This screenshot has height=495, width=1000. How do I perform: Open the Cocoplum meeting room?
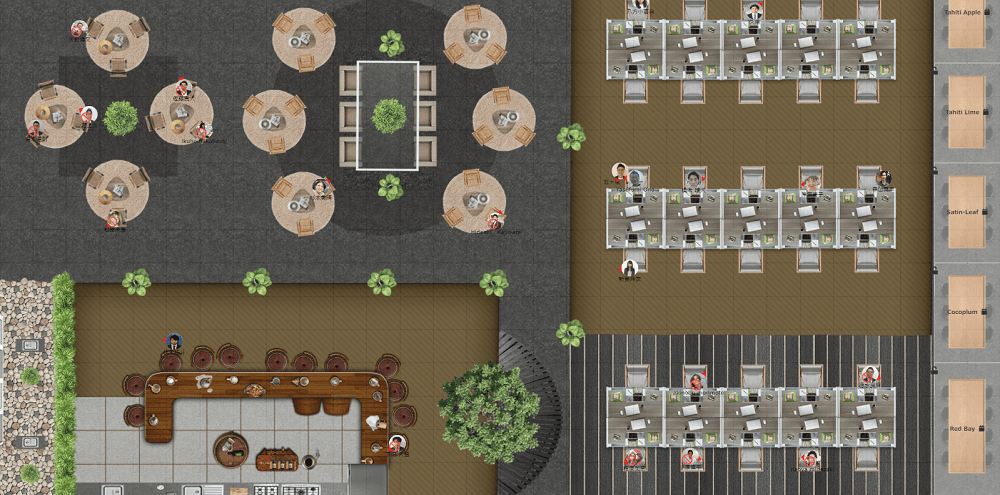tap(966, 312)
